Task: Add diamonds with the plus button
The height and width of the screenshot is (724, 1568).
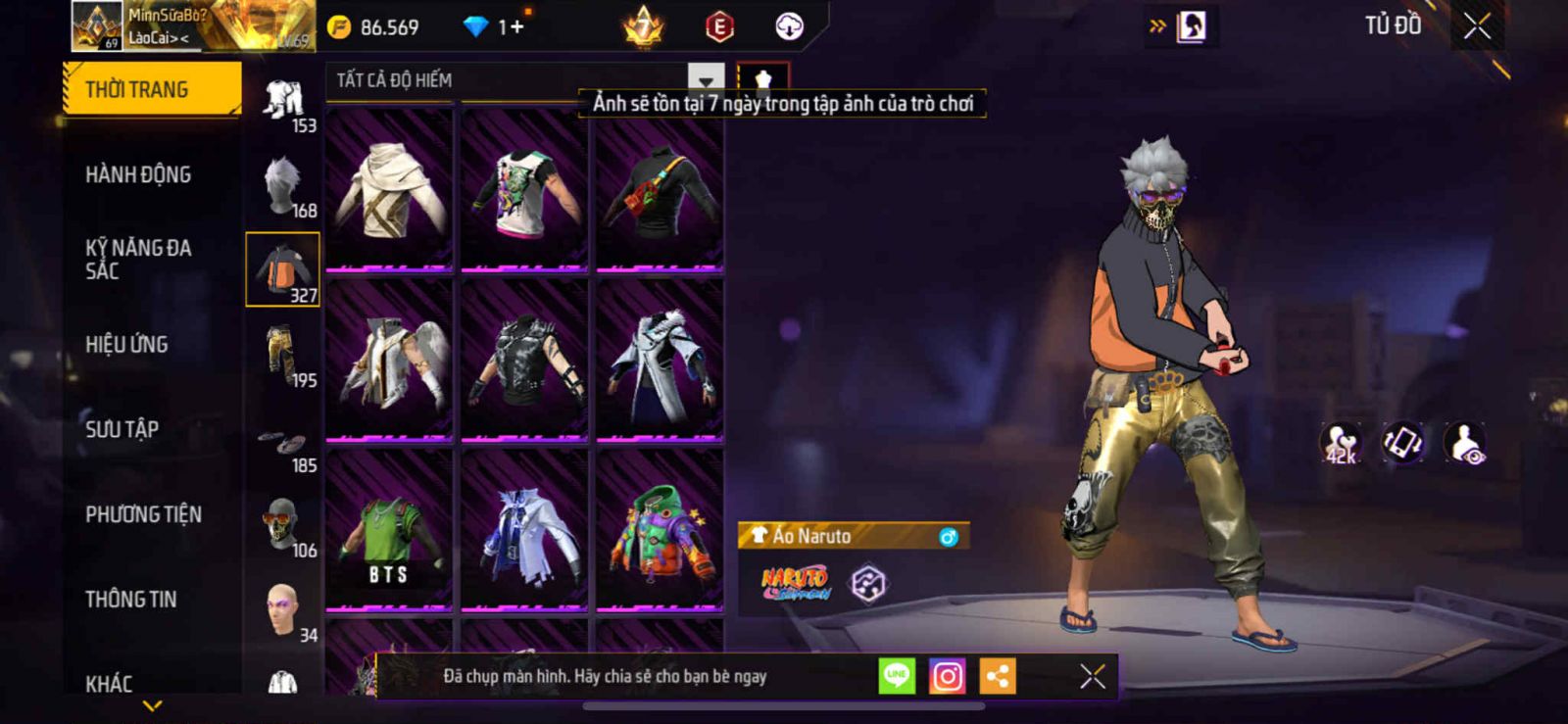Action: [x=516, y=27]
